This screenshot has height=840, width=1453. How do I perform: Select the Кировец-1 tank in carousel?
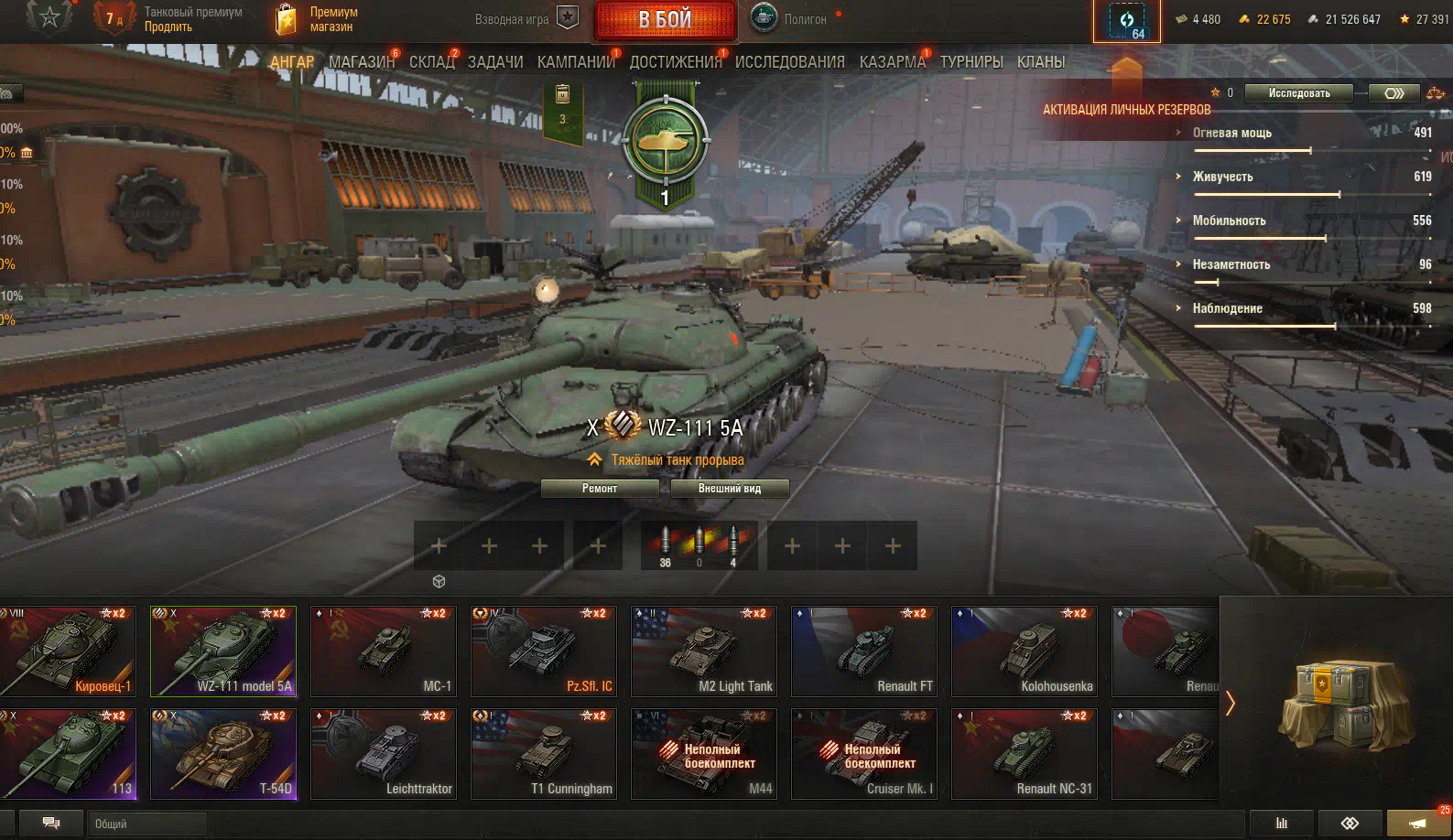coord(68,652)
